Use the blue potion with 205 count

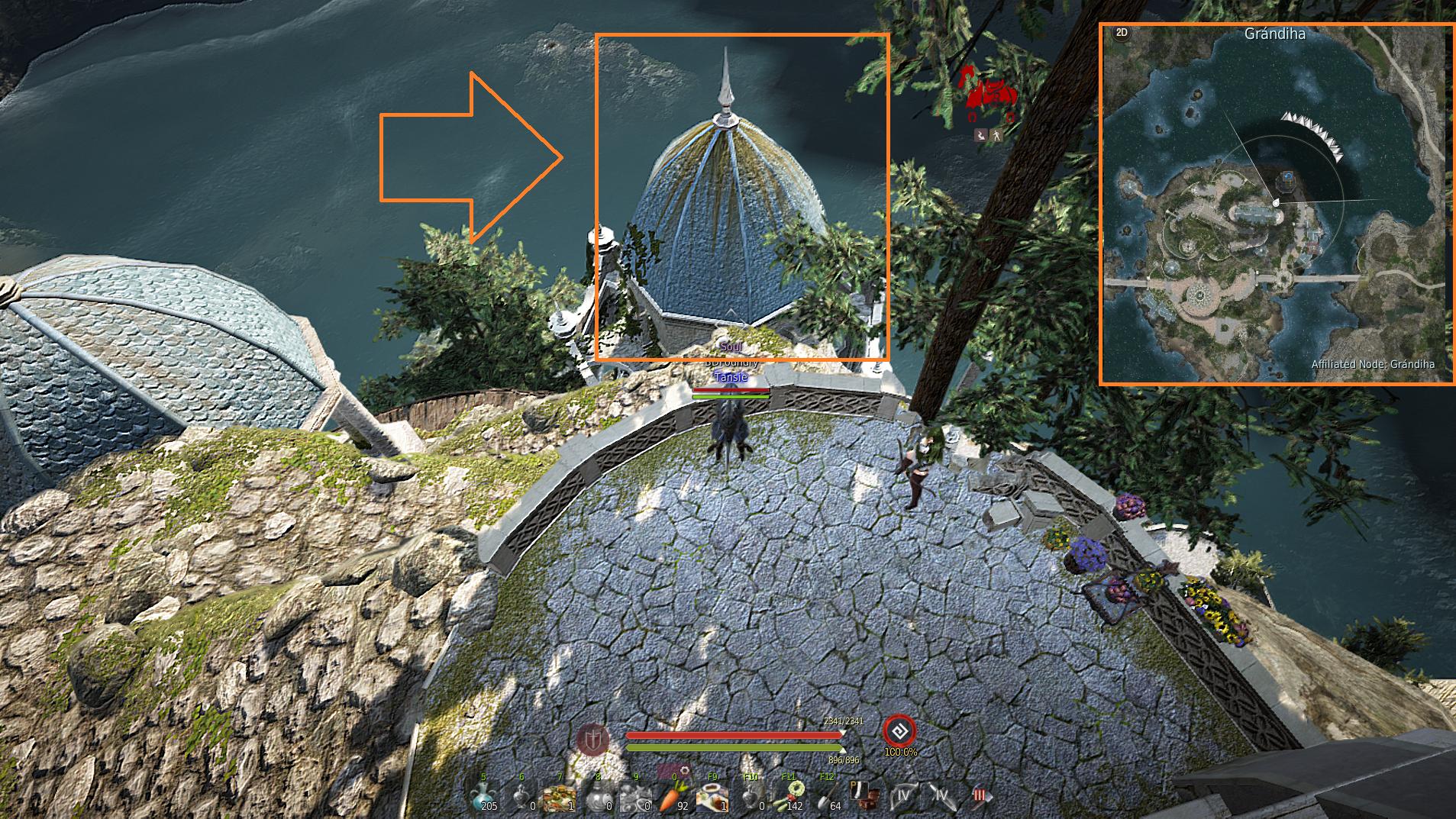coord(484,797)
